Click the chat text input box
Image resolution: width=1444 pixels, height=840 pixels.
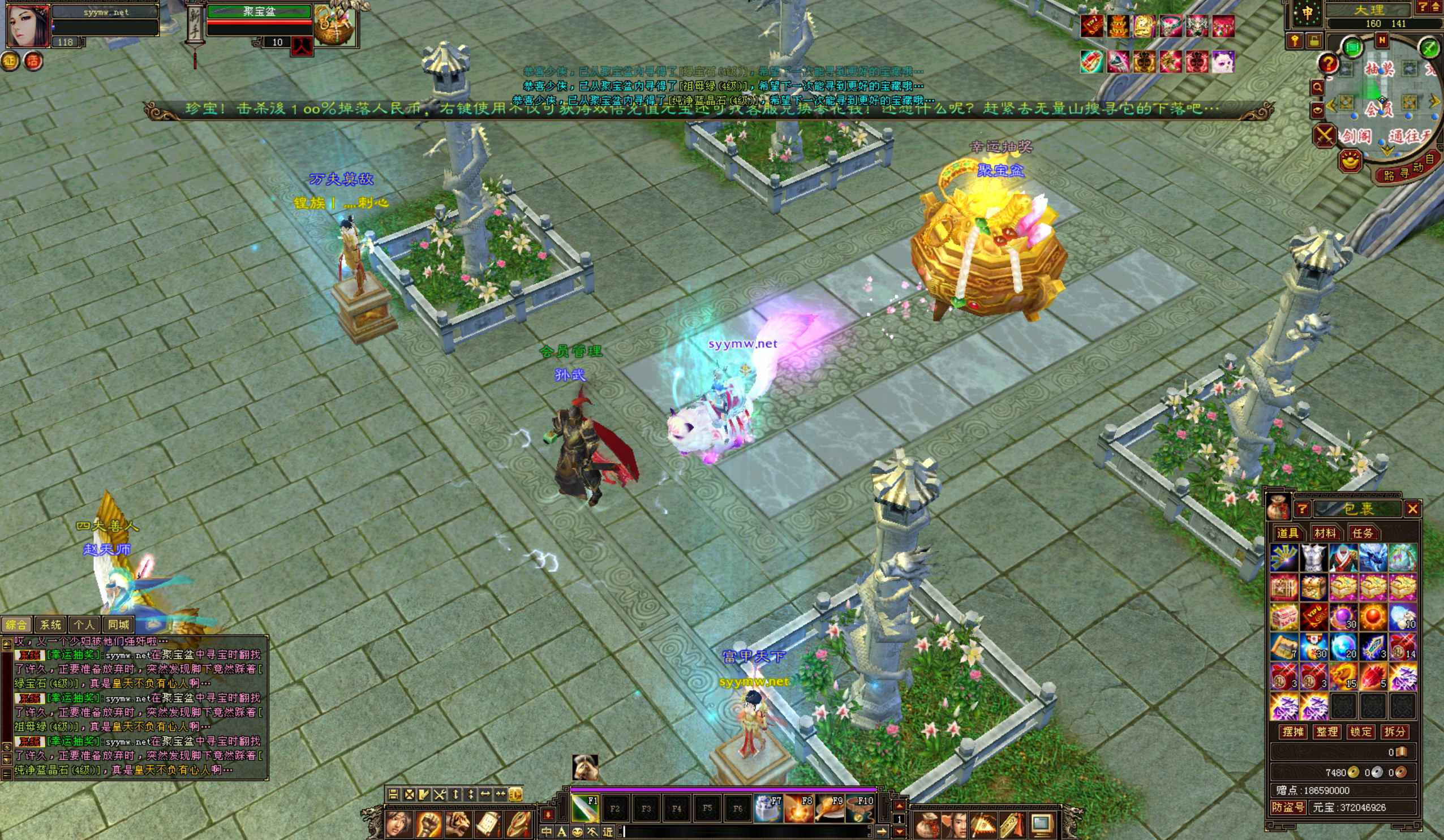[x=745, y=832]
